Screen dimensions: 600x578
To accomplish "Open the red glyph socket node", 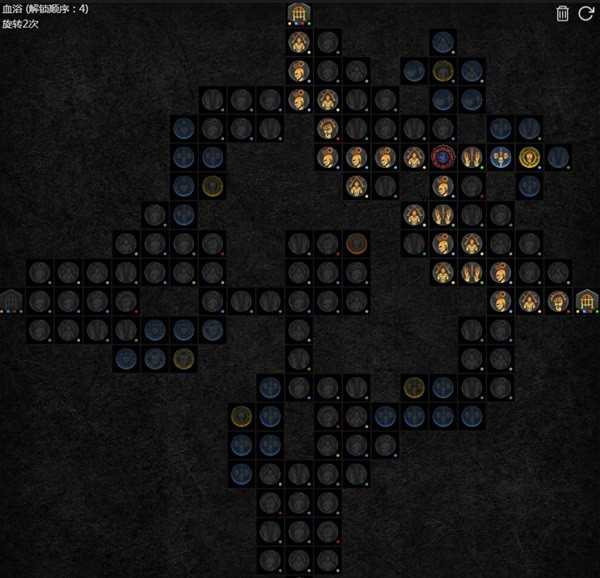I will coord(443,157).
